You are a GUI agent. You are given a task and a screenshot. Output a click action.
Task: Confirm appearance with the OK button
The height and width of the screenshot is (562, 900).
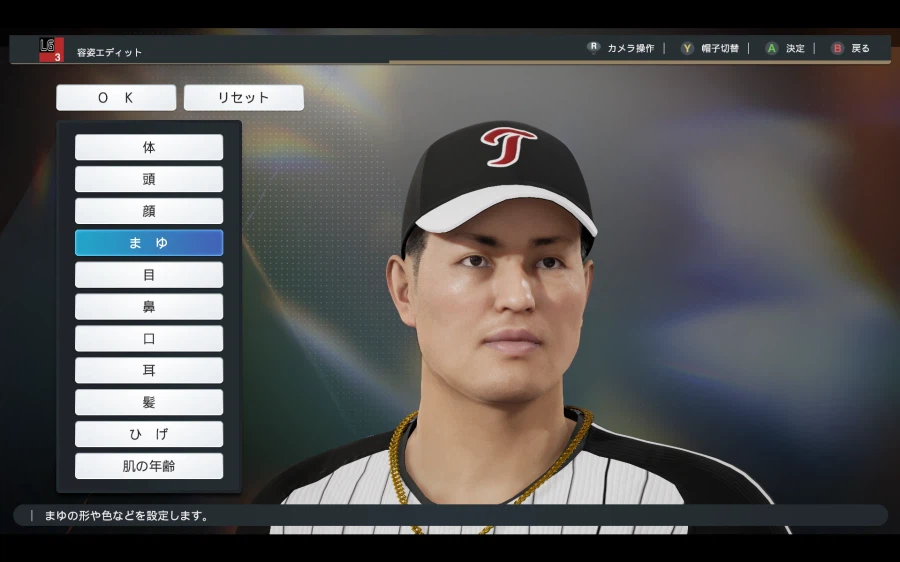pyautogui.click(x=116, y=98)
